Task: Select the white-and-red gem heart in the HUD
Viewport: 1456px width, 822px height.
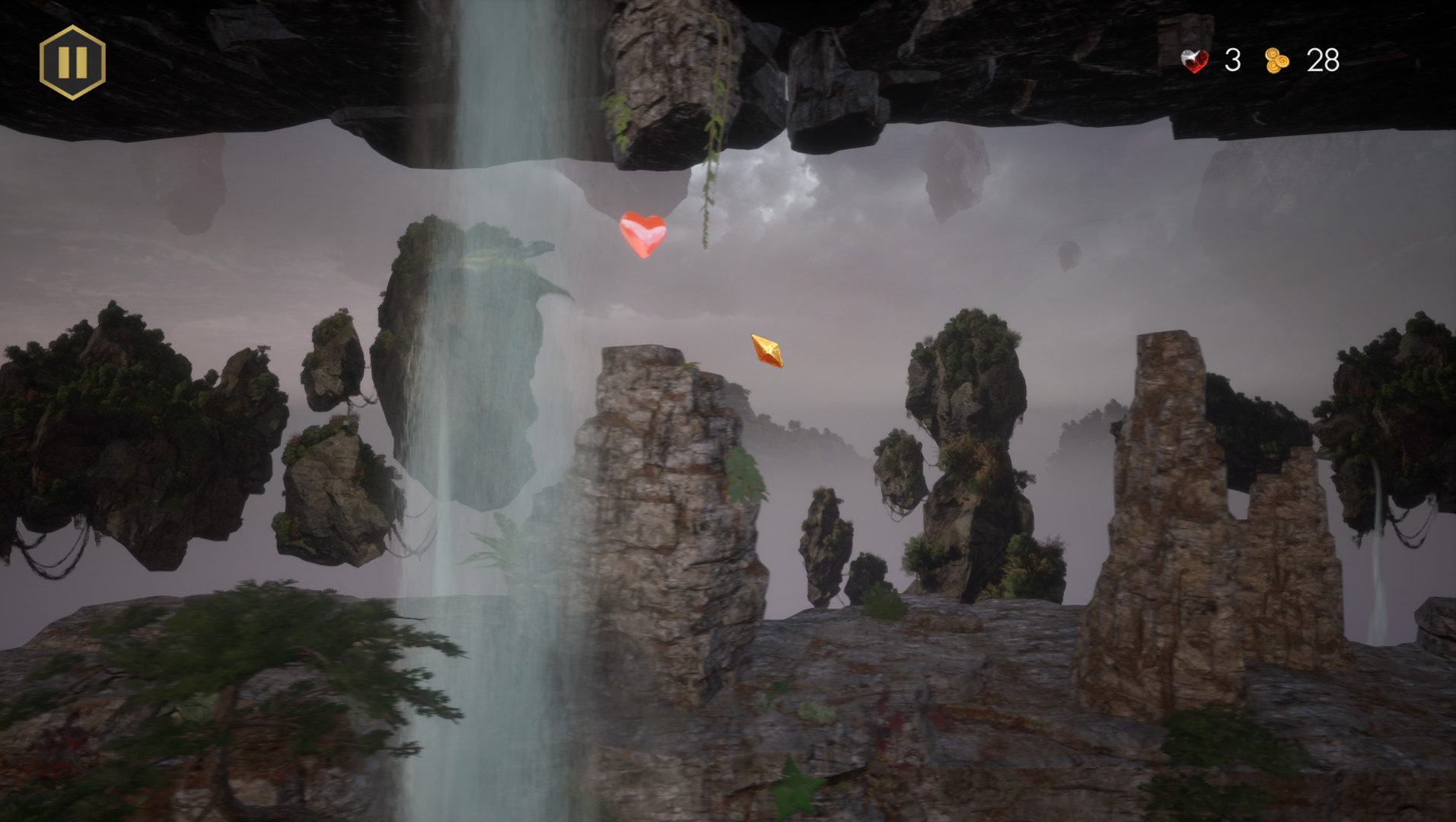Action: tap(1193, 61)
